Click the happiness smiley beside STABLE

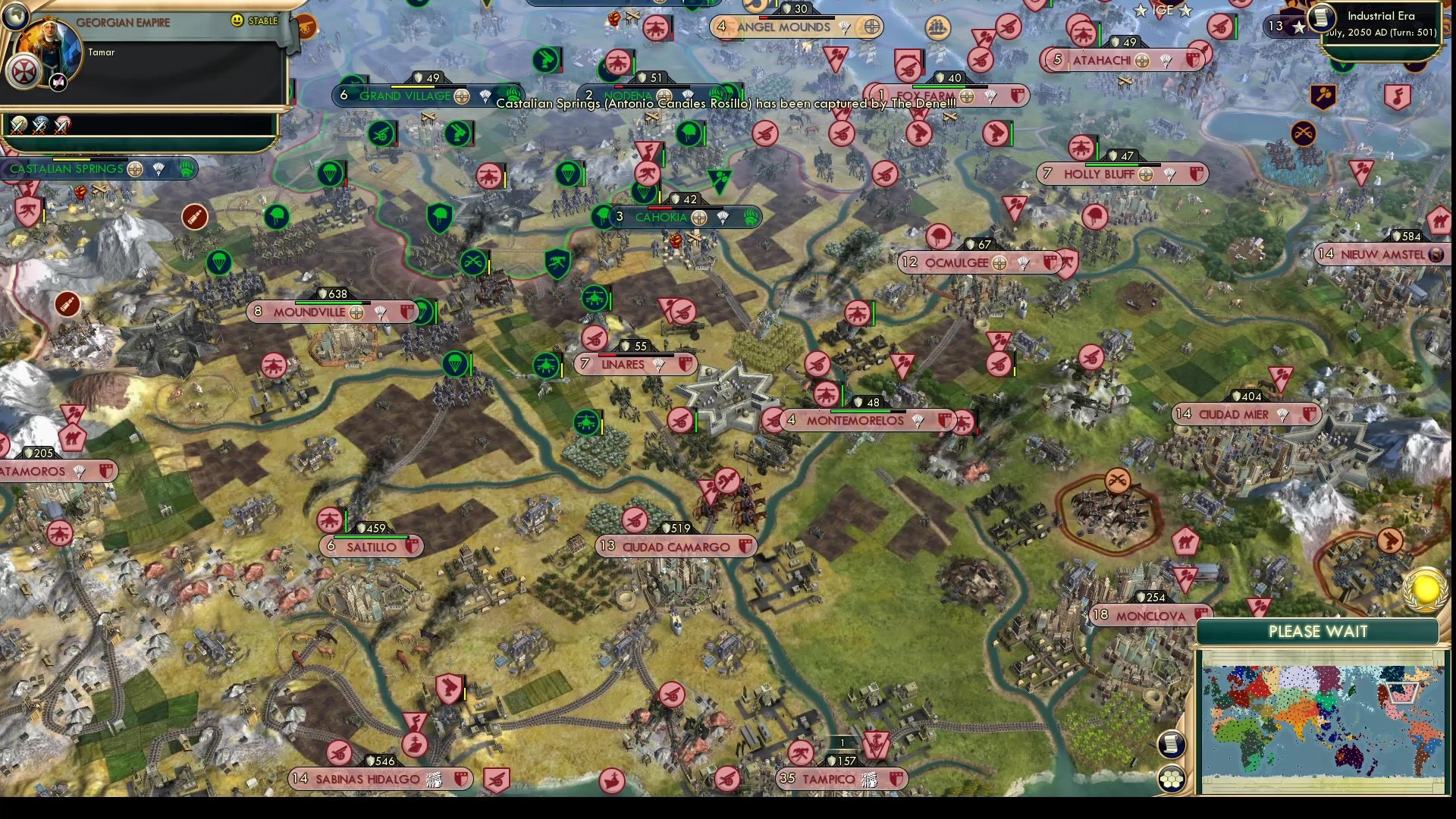[x=237, y=20]
